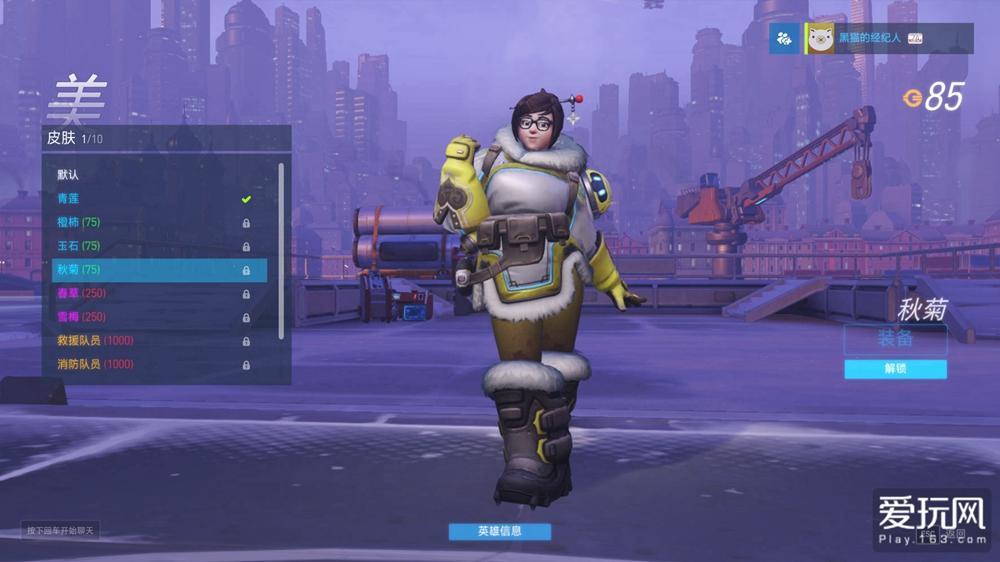
Task: Click the 解锁 unlock button
Action: click(x=895, y=369)
